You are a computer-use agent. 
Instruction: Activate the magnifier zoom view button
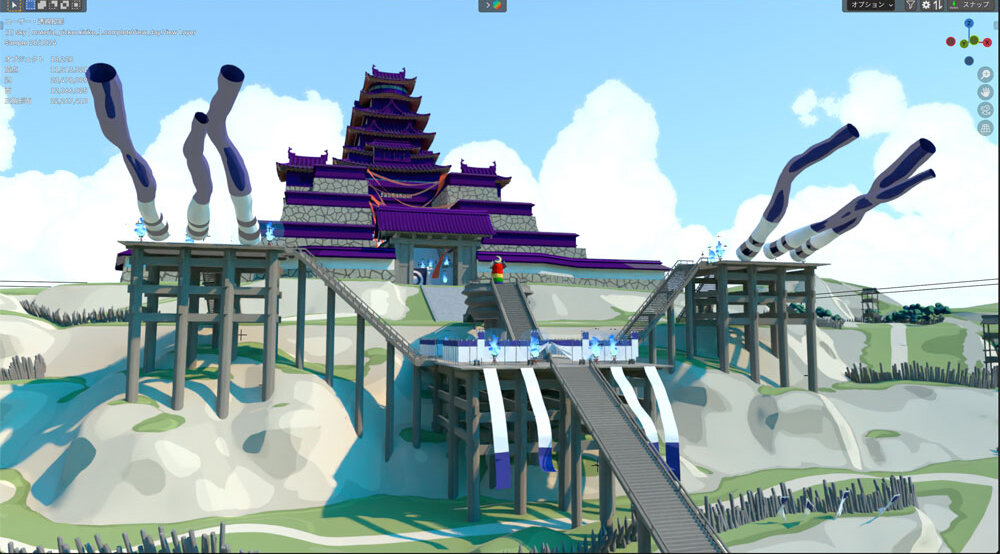click(985, 73)
